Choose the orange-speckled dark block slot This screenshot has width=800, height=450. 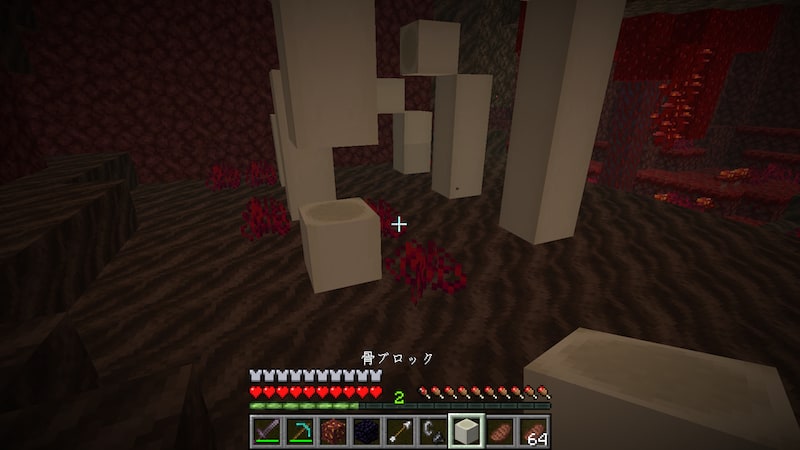click(333, 432)
